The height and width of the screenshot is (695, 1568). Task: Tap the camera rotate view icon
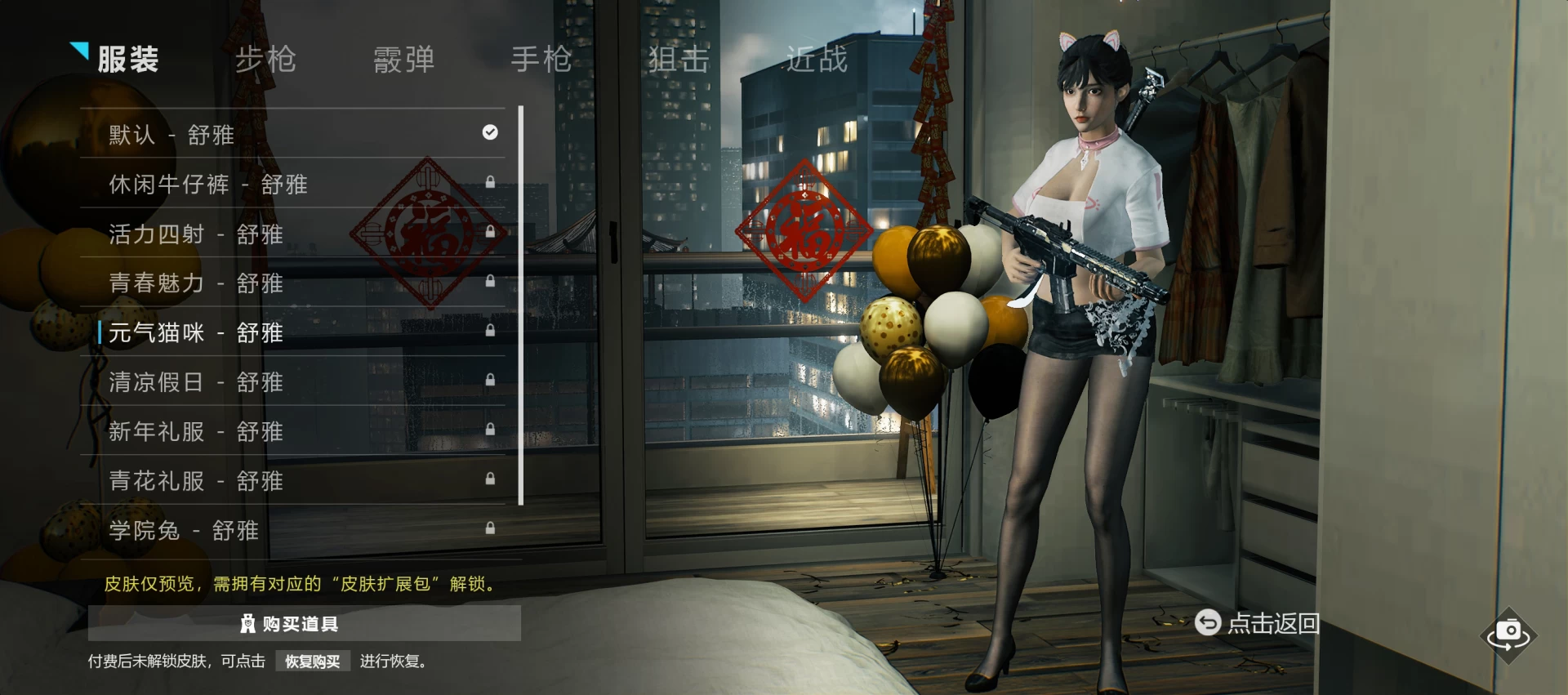pyautogui.click(x=1508, y=634)
